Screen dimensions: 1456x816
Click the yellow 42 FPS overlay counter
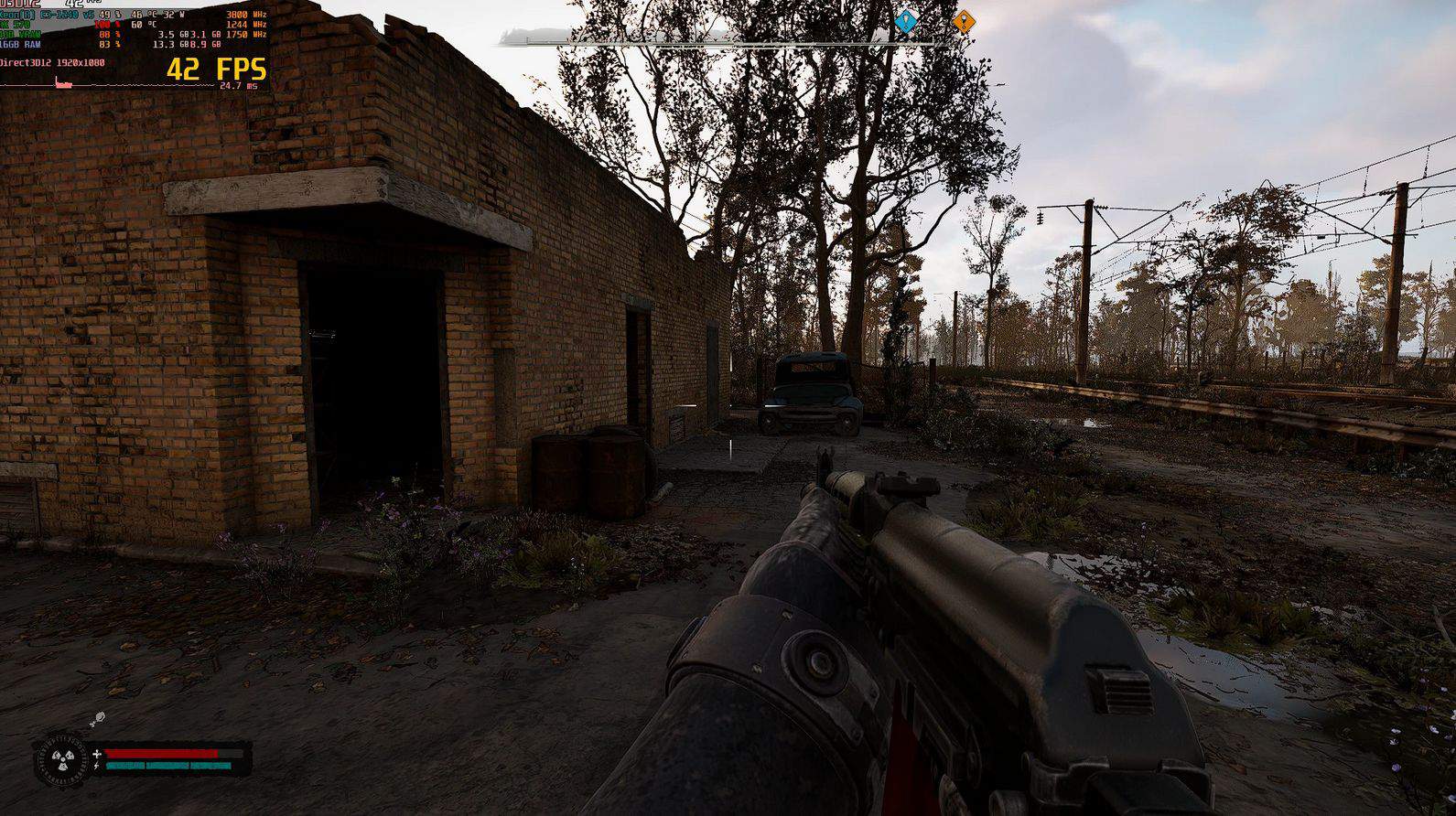pos(216,69)
